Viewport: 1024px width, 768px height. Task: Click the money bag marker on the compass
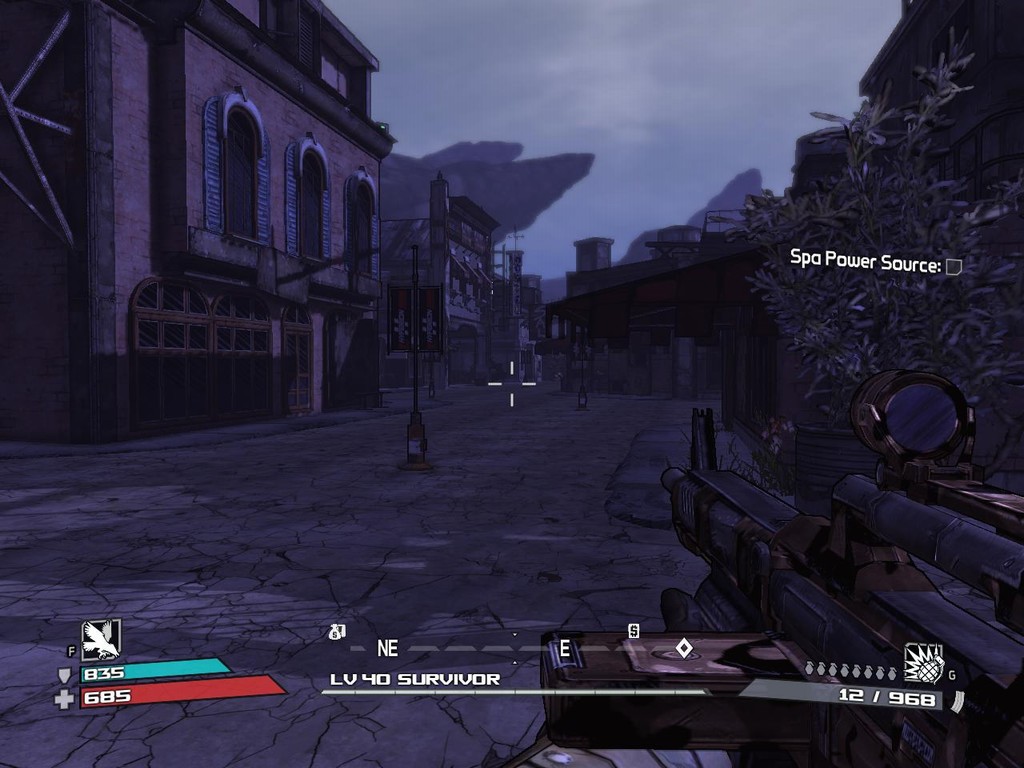pyautogui.click(x=337, y=631)
